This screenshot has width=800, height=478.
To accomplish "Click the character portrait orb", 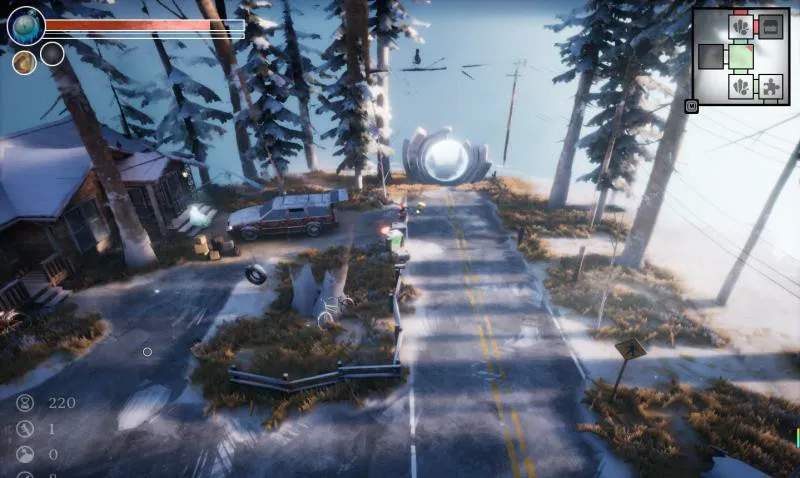I will 25,26.
